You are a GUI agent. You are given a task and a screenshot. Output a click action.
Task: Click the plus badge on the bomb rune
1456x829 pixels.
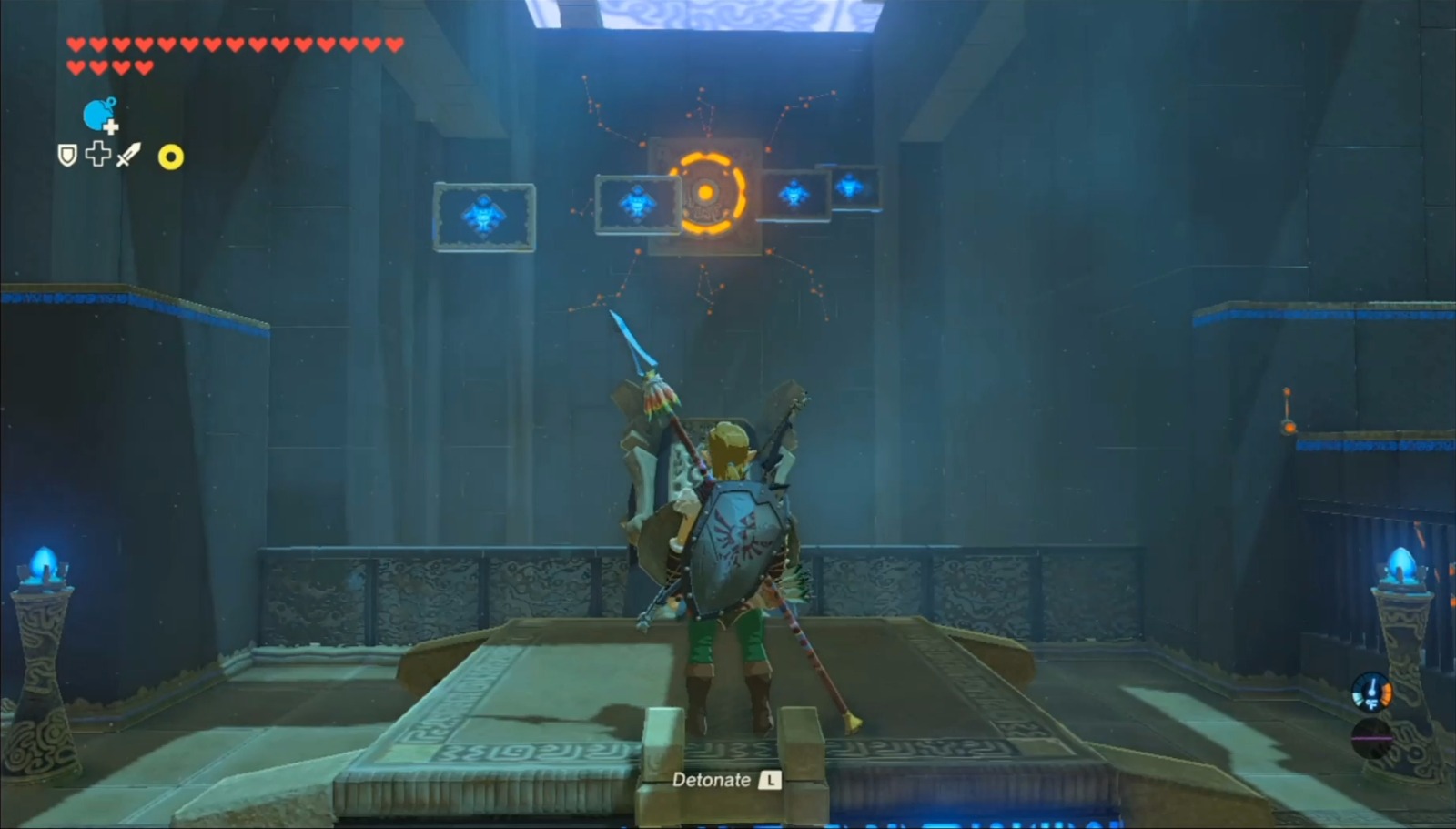coord(111,128)
